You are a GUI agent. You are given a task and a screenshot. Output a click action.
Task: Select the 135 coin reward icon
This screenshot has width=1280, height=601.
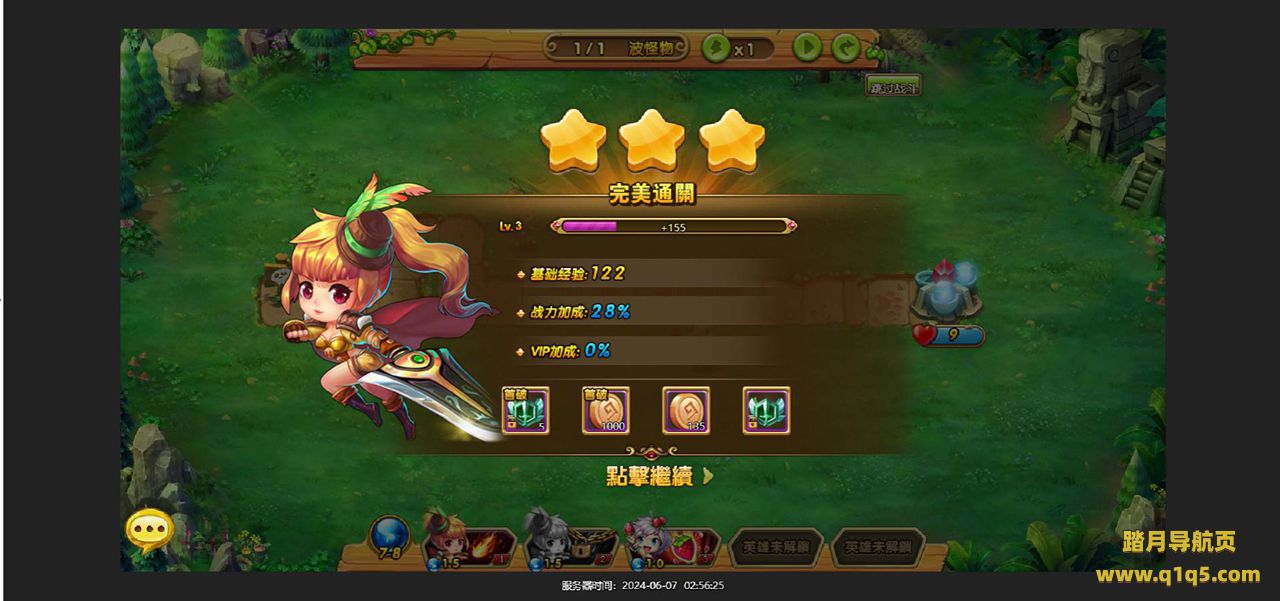pyautogui.click(x=686, y=411)
